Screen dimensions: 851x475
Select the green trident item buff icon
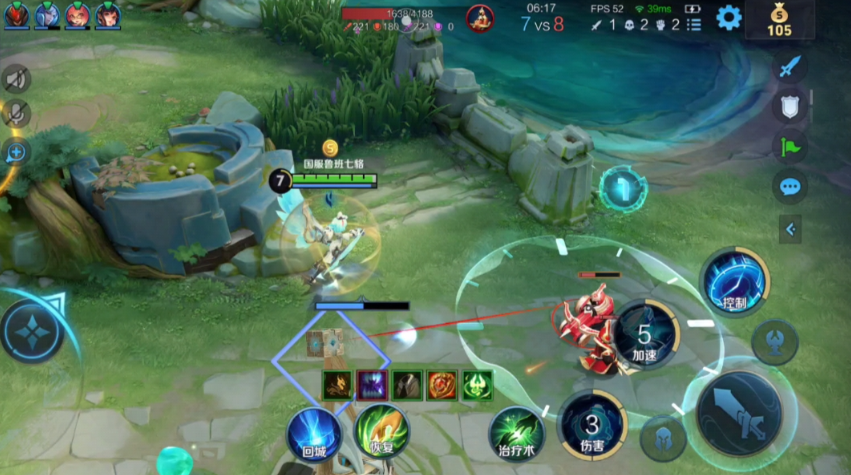tap(477, 385)
